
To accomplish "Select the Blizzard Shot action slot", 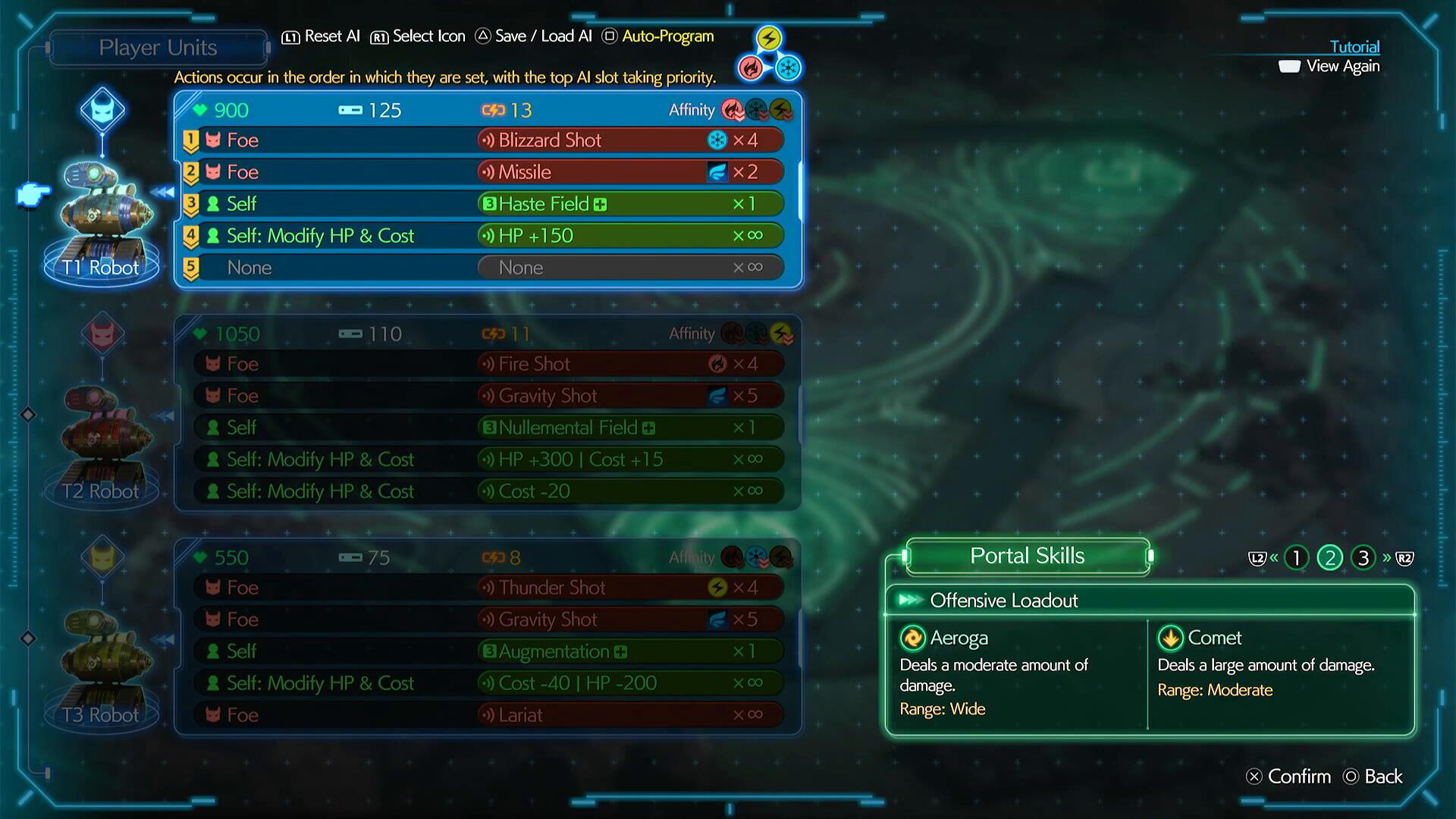I will [x=629, y=140].
